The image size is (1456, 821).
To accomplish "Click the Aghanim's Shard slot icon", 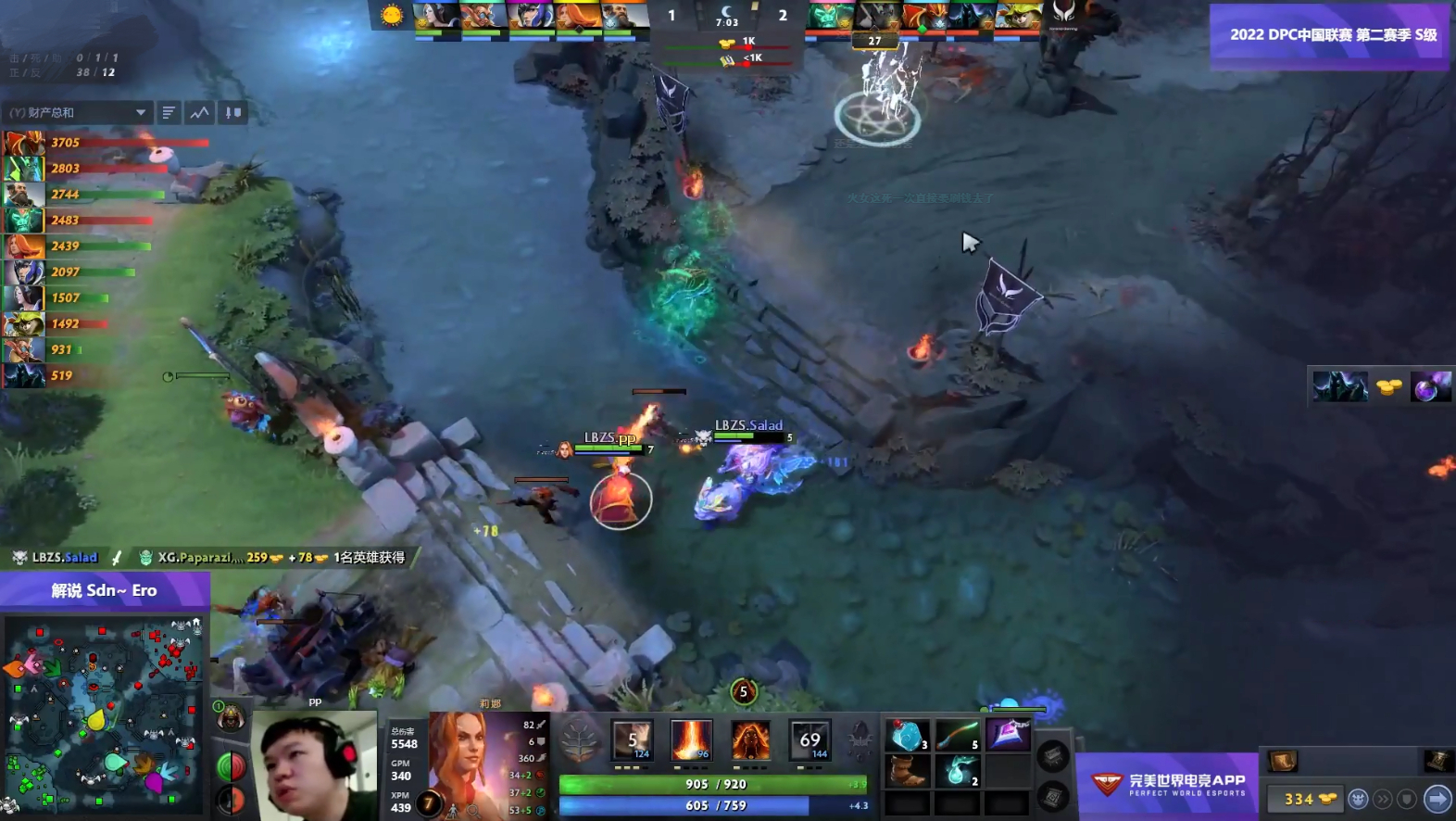I will click(860, 739).
